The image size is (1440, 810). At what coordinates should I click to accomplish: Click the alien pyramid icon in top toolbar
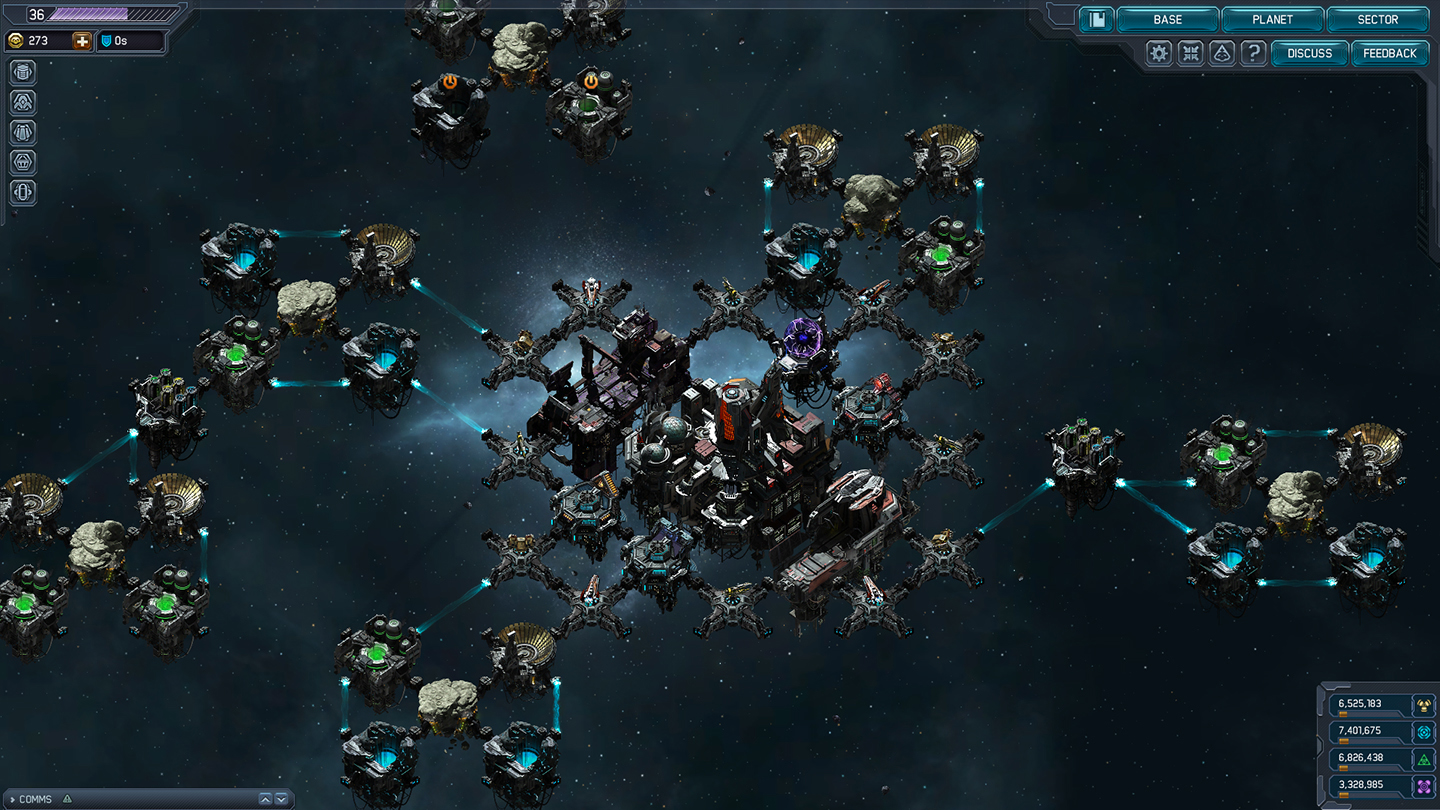1222,53
